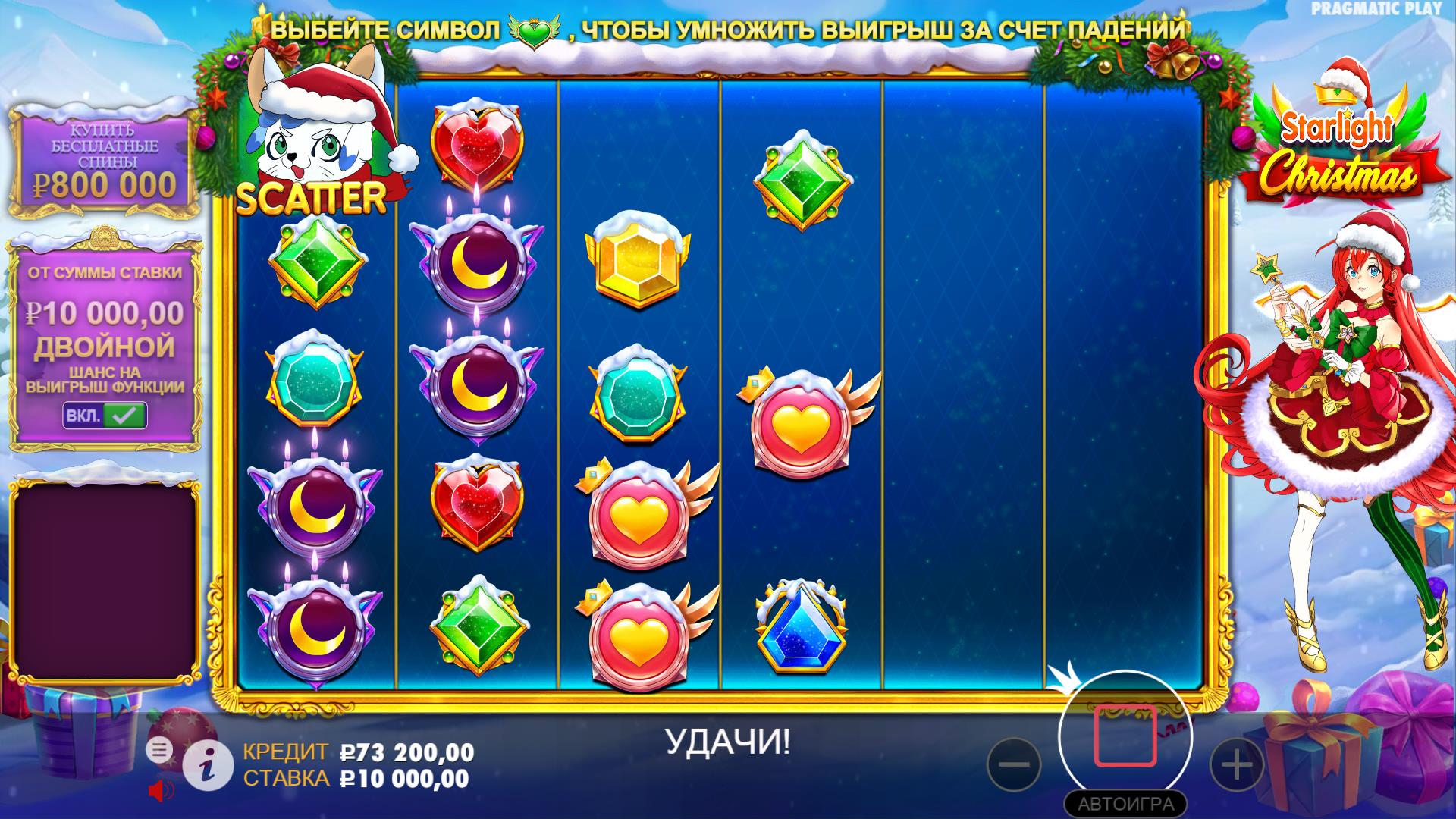Increase the bet with the plus button
This screenshot has width=1456, height=819.
[x=1236, y=764]
